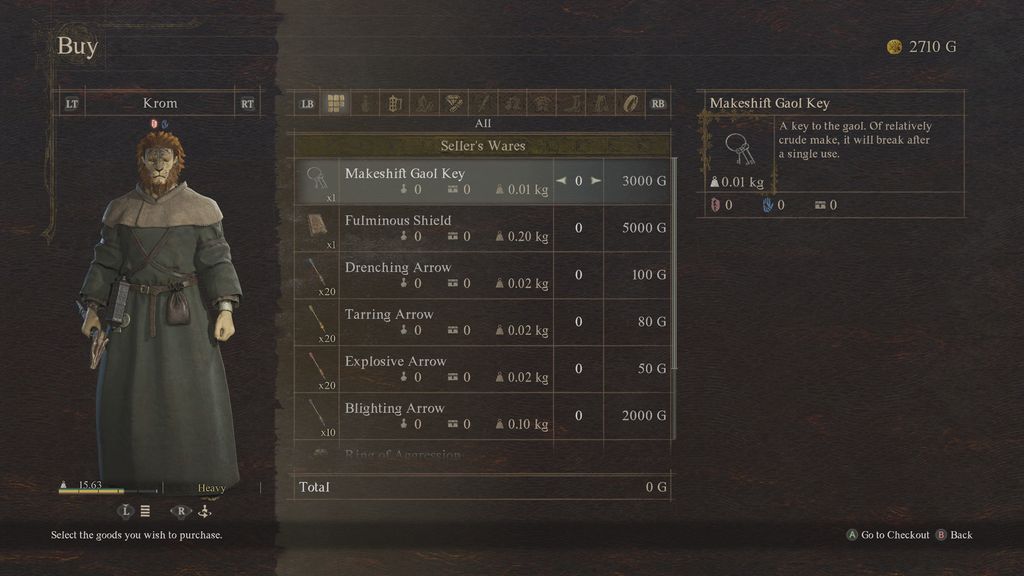1024x576 pixels.
Task: Switch to the All items category tab
Action: (x=336, y=103)
